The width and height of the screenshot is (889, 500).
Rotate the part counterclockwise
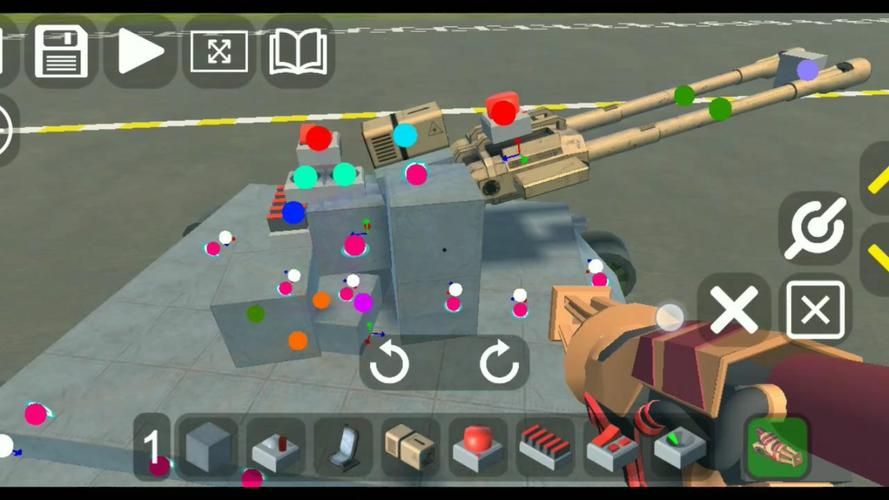(x=389, y=363)
